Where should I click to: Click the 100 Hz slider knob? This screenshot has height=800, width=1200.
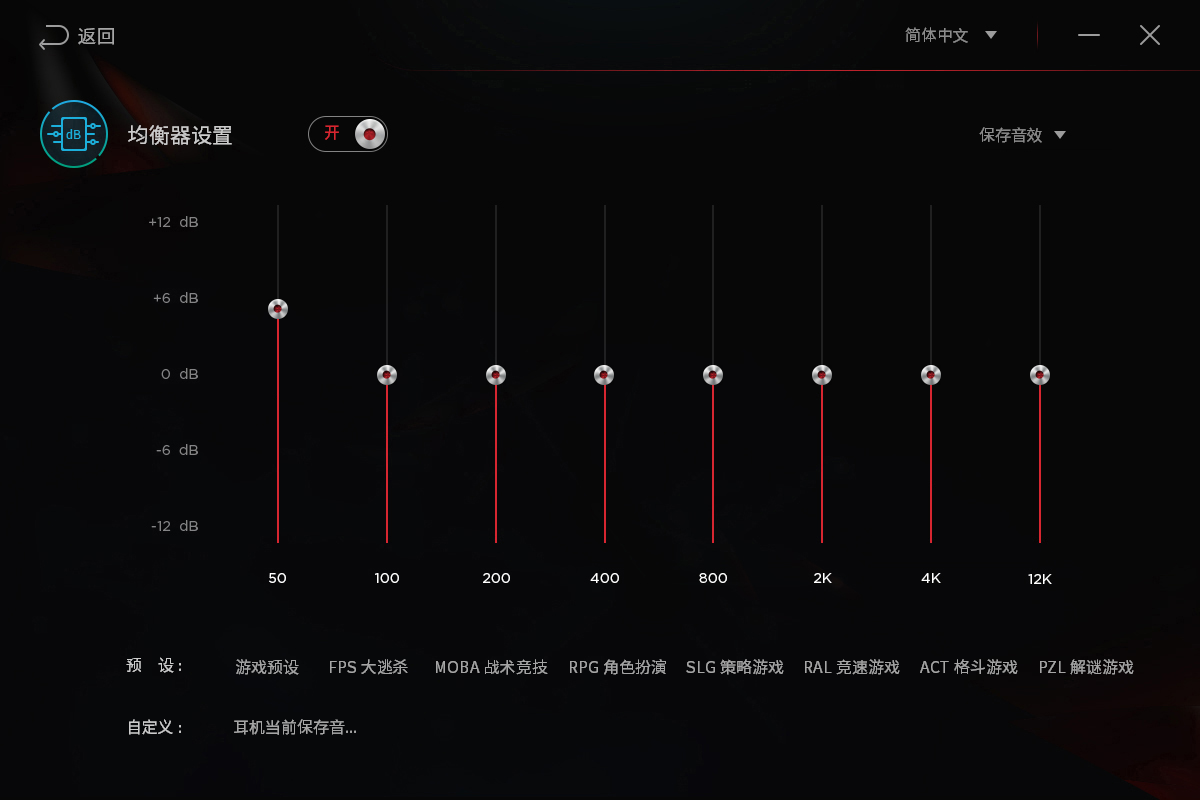tap(387, 375)
